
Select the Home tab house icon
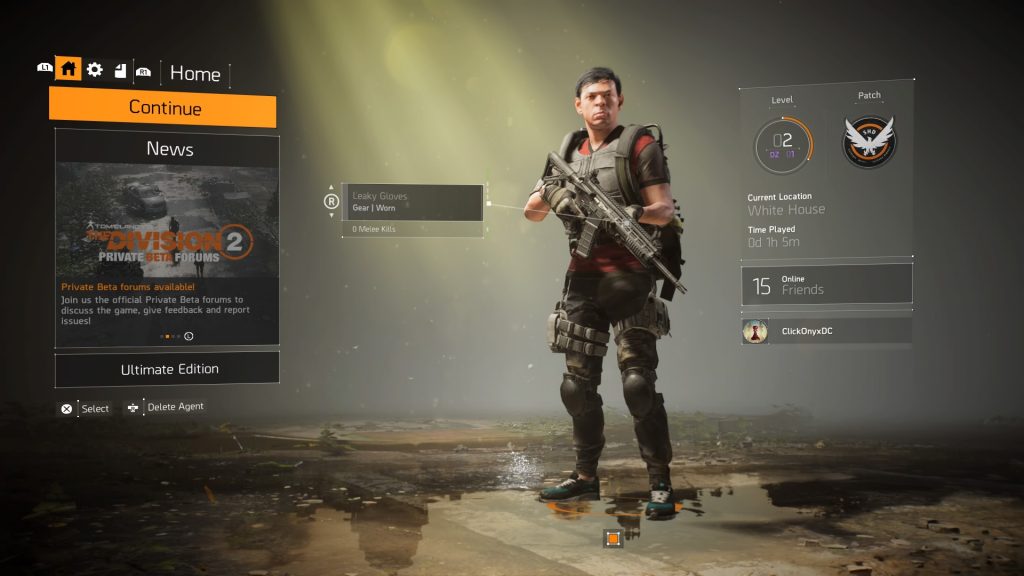coord(68,69)
